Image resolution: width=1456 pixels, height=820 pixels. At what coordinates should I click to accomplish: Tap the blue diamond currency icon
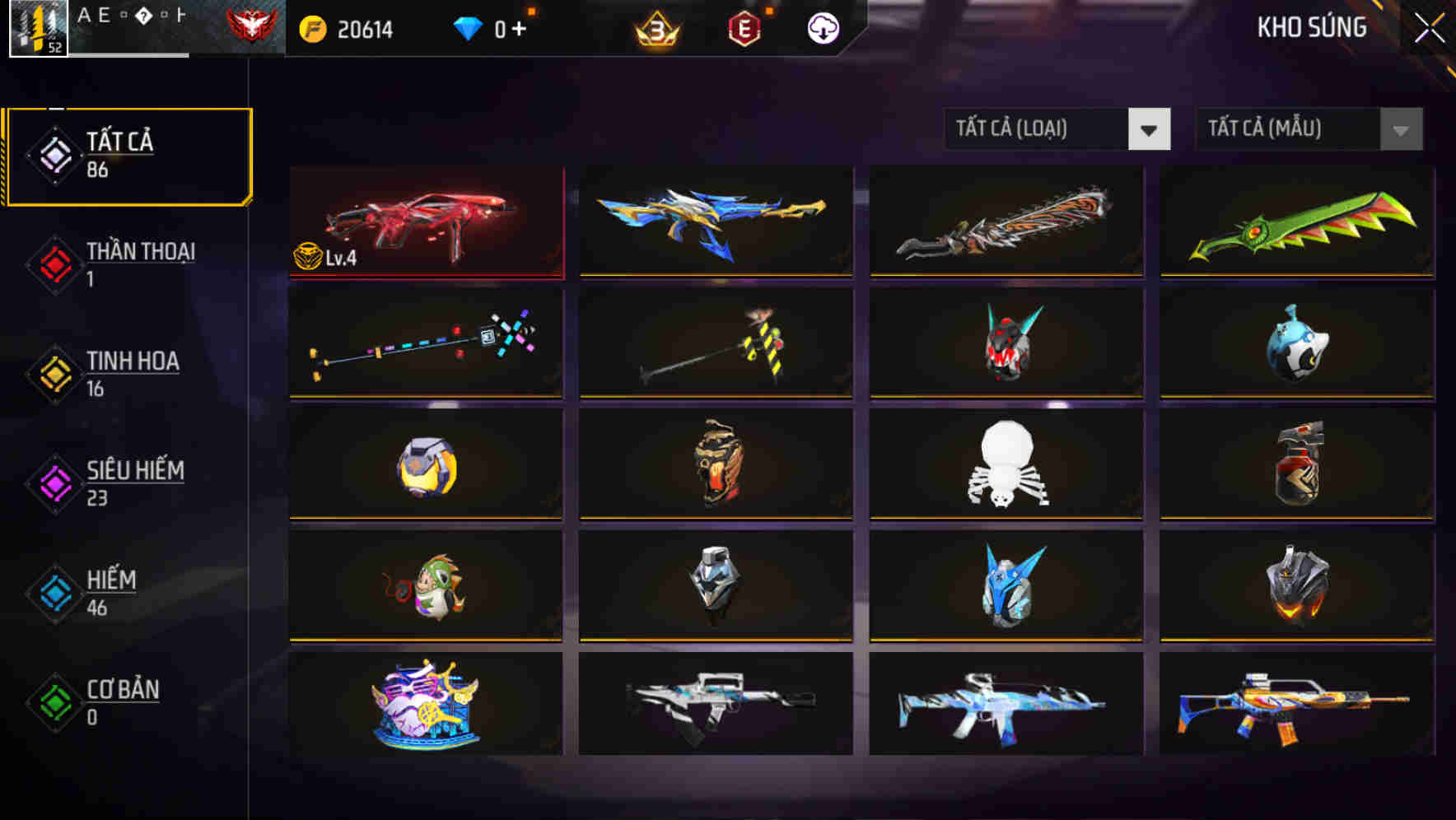click(466, 26)
